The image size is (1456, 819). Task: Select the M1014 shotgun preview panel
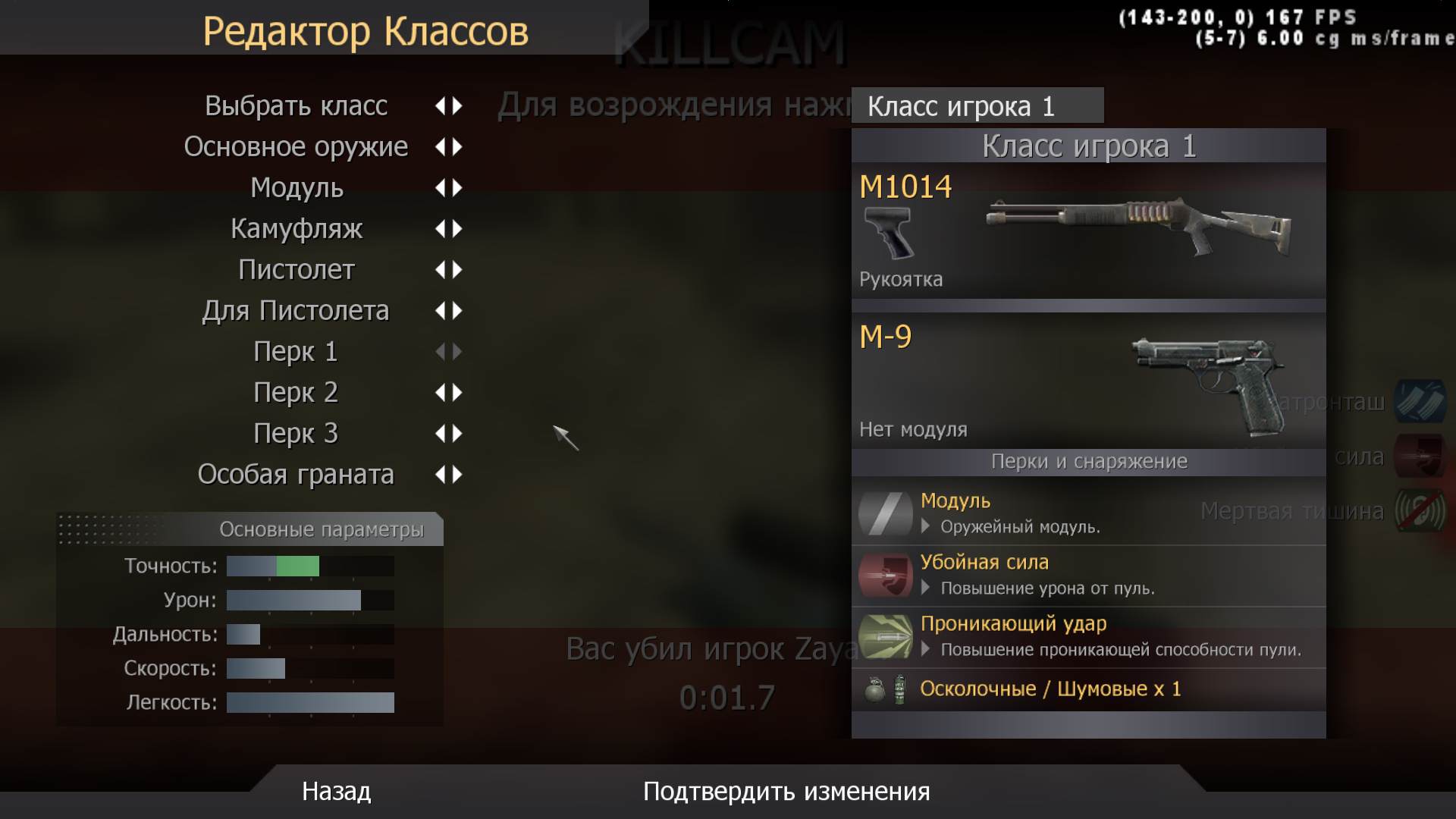pyautogui.click(x=1088, y=231)
